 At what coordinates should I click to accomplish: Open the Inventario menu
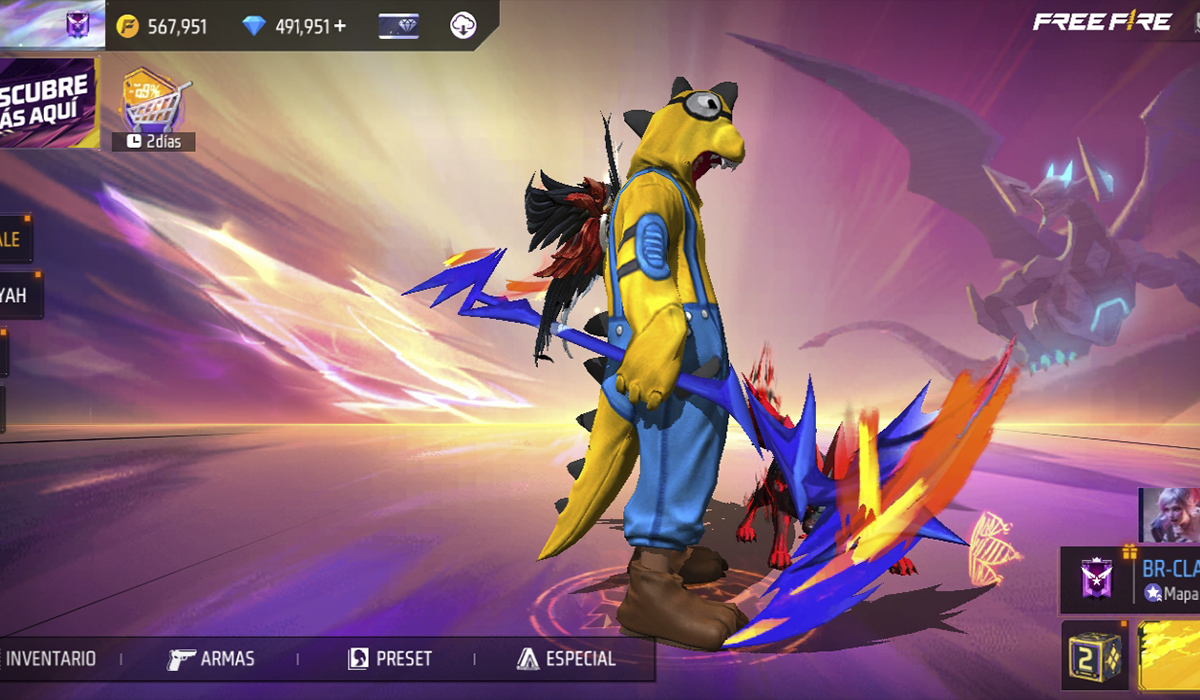tap(50, 659)
